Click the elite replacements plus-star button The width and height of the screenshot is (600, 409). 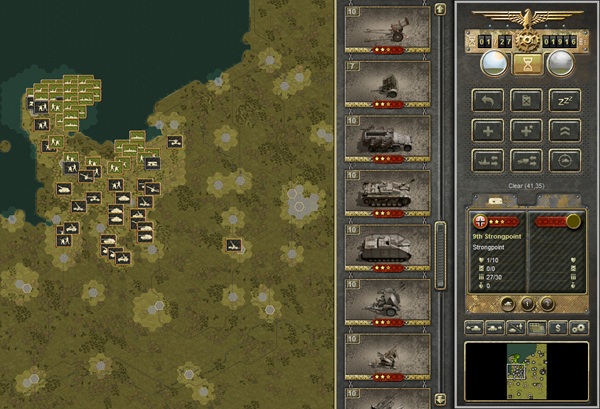tap(526, 130)
